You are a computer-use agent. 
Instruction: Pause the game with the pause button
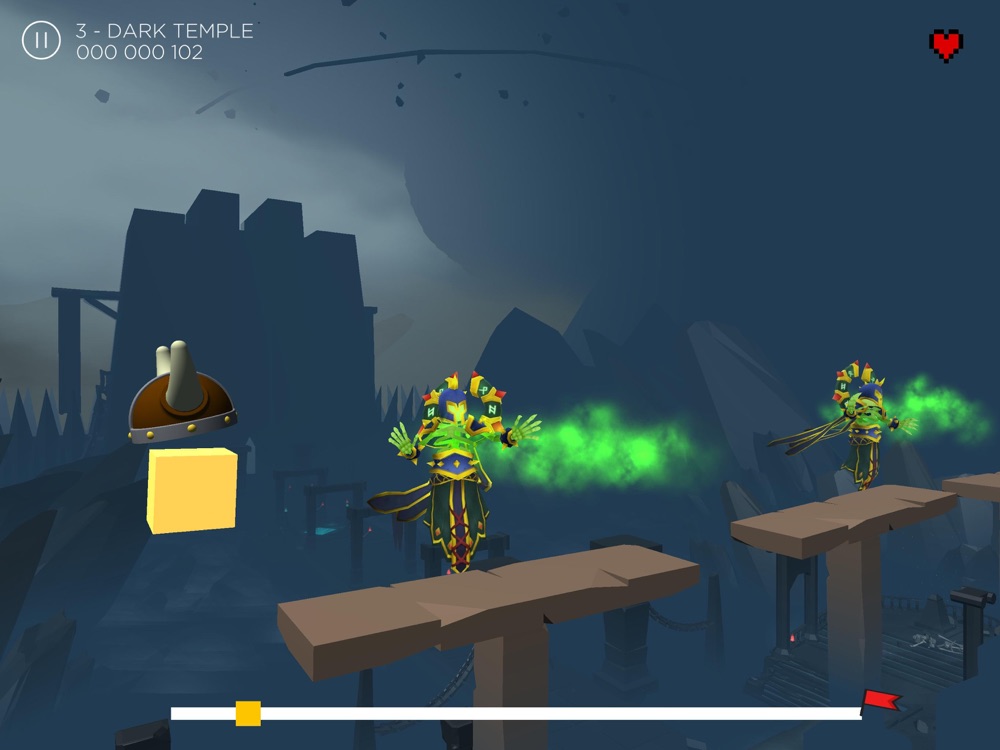41,41
